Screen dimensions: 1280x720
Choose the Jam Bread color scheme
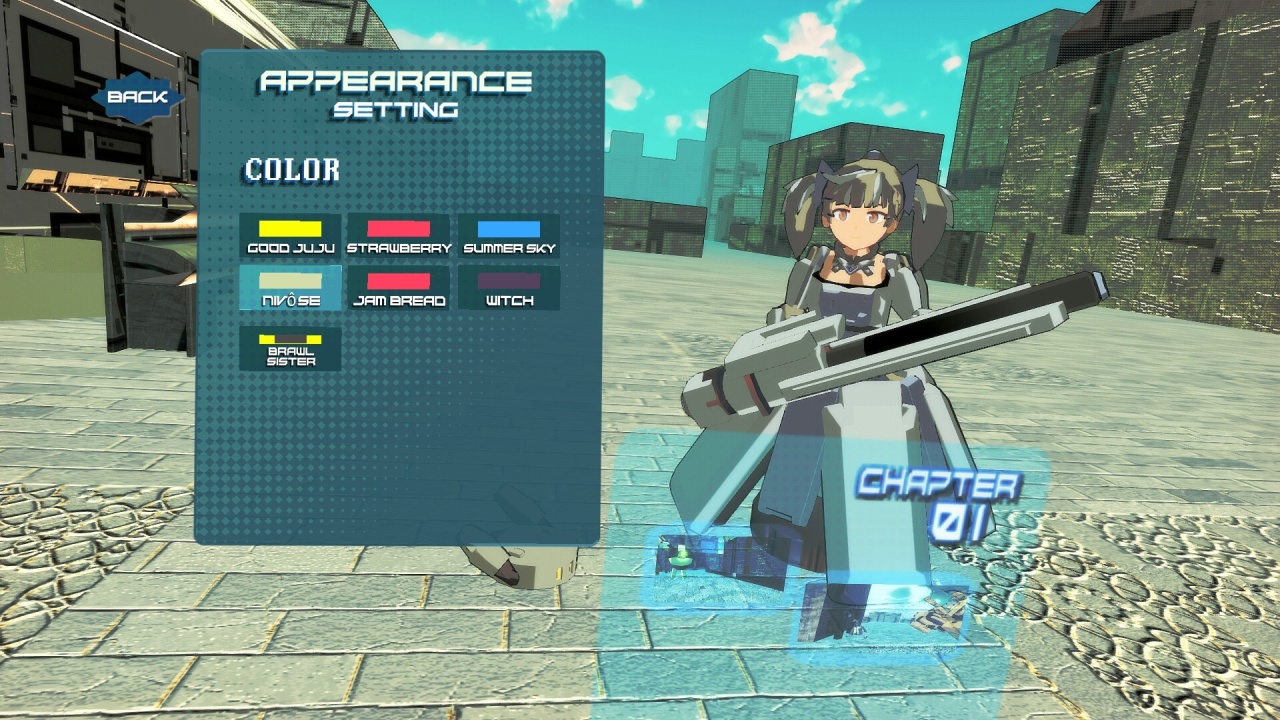[399, 288]
